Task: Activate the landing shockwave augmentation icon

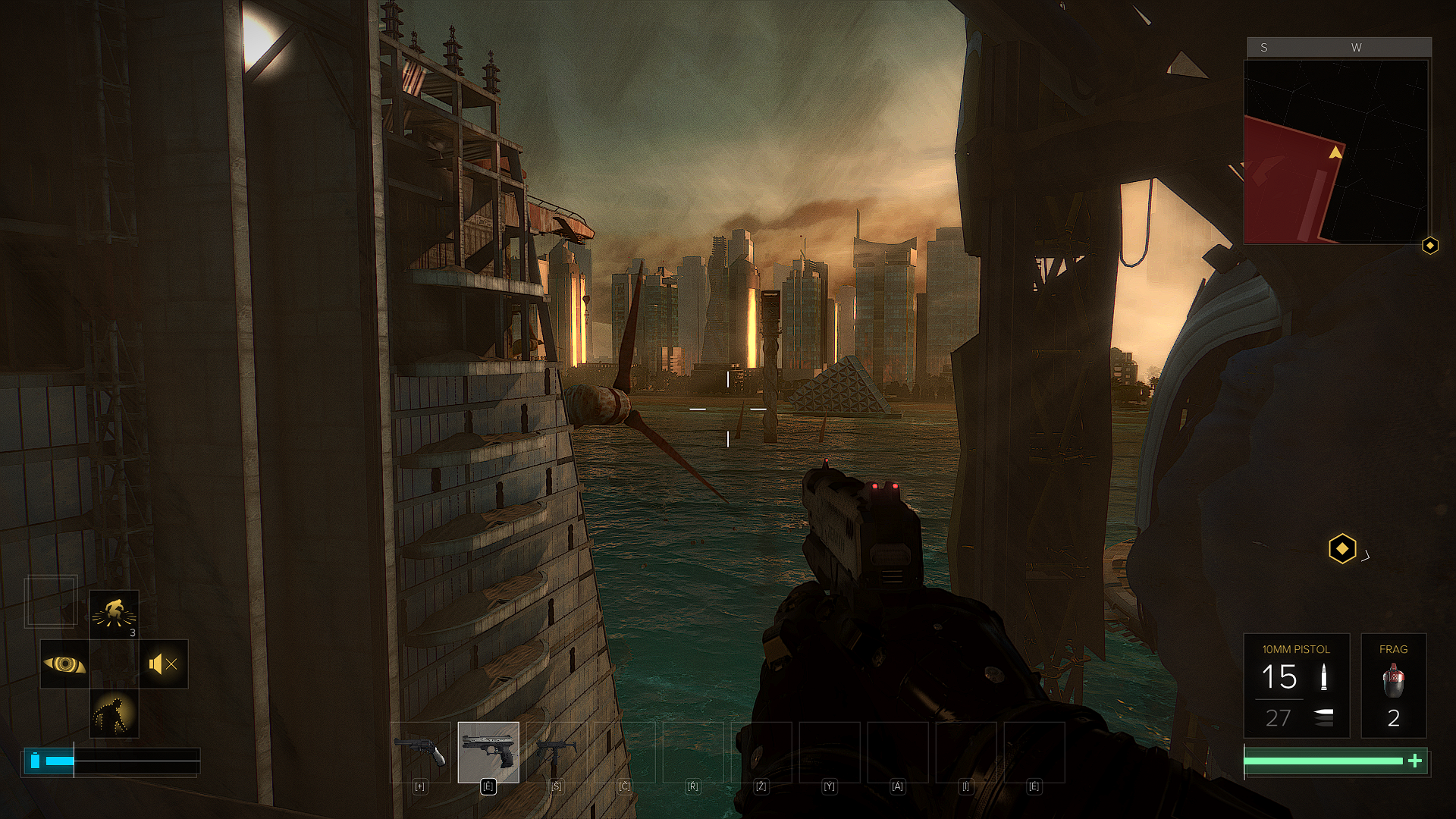Action: [114, 614]
